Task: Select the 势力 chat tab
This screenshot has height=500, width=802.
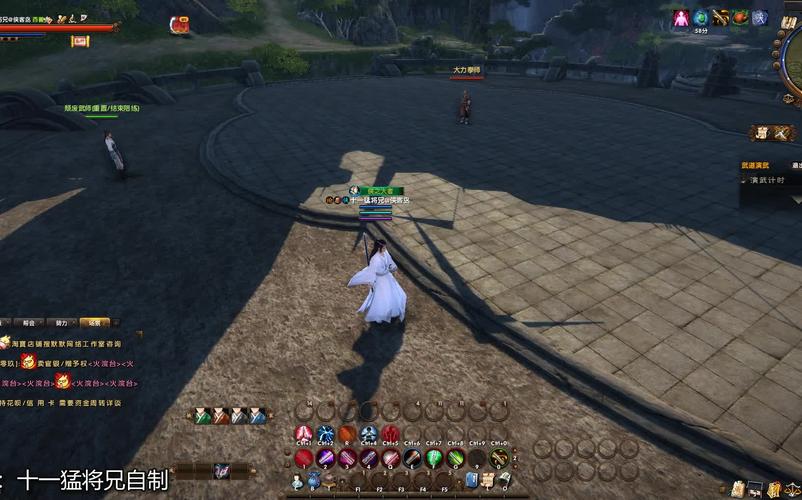Action: 61,323
